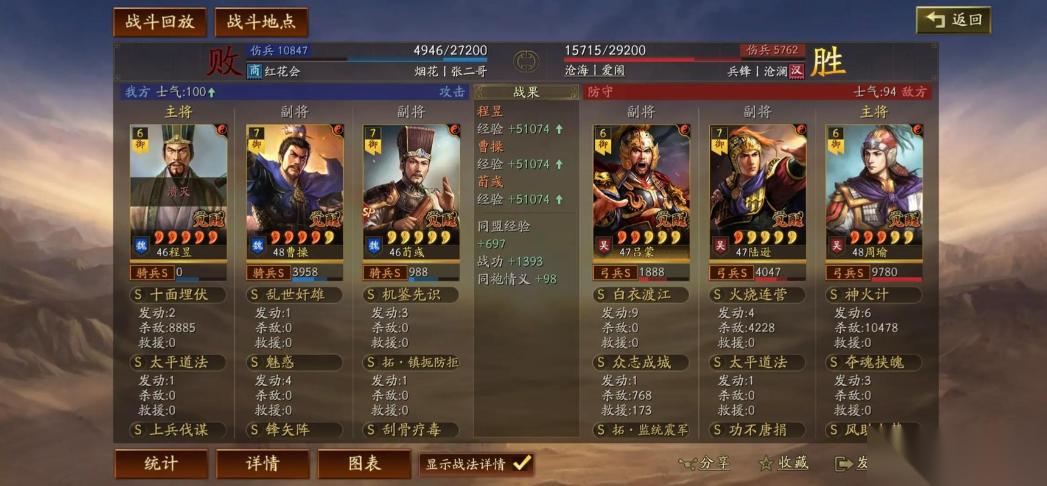1047x486 pixels.
Task: Open the 统计 statistics view
Action: coord(161,464)
